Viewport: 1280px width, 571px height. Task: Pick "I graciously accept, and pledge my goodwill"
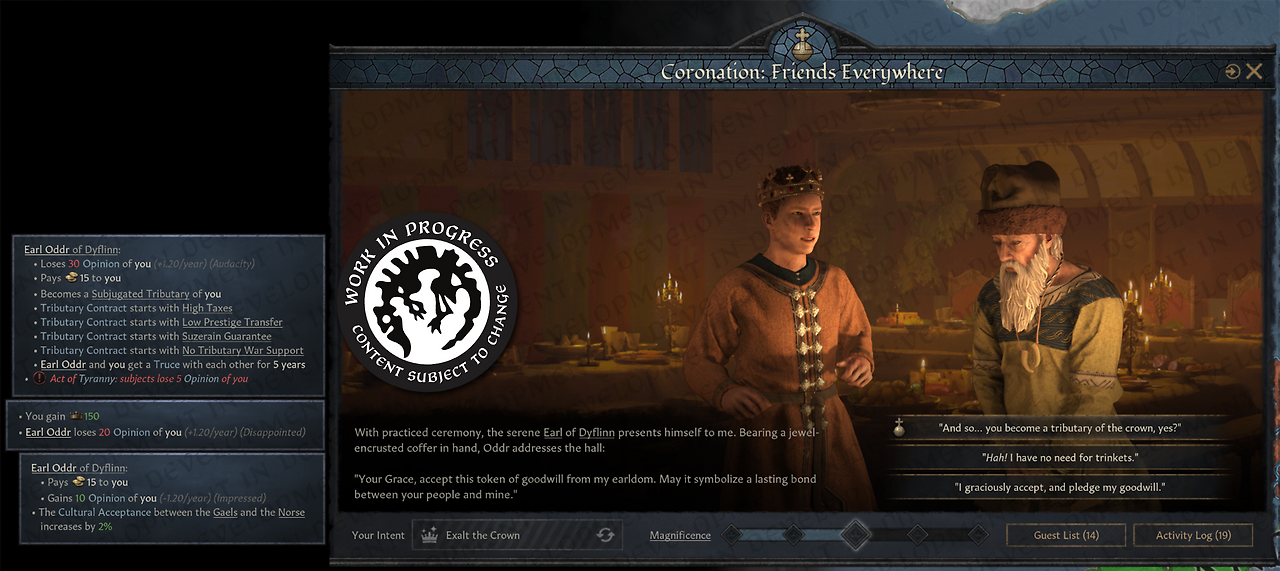(x=1060, y=487)
